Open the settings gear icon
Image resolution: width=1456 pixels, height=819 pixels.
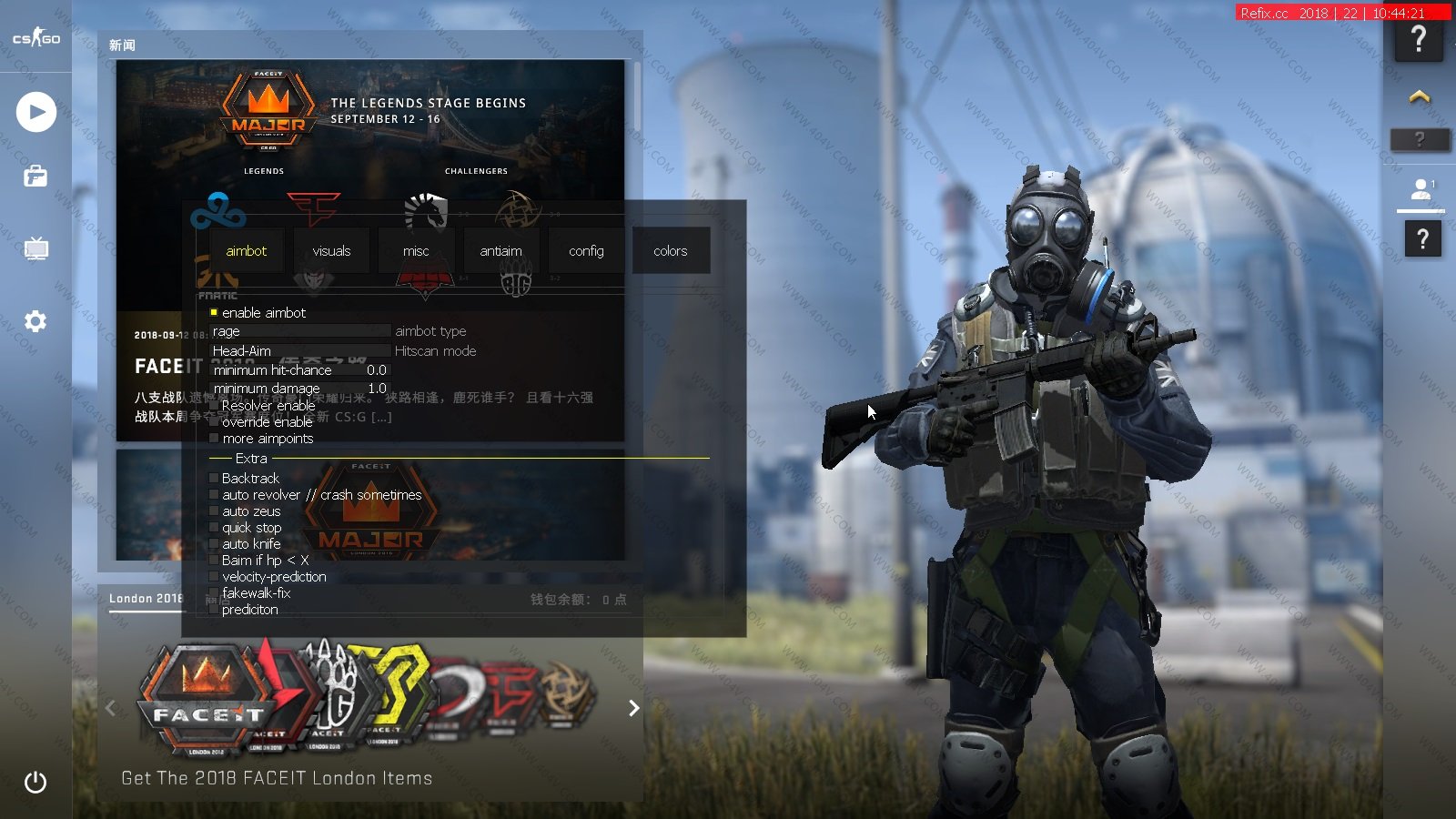coord(35,321)
